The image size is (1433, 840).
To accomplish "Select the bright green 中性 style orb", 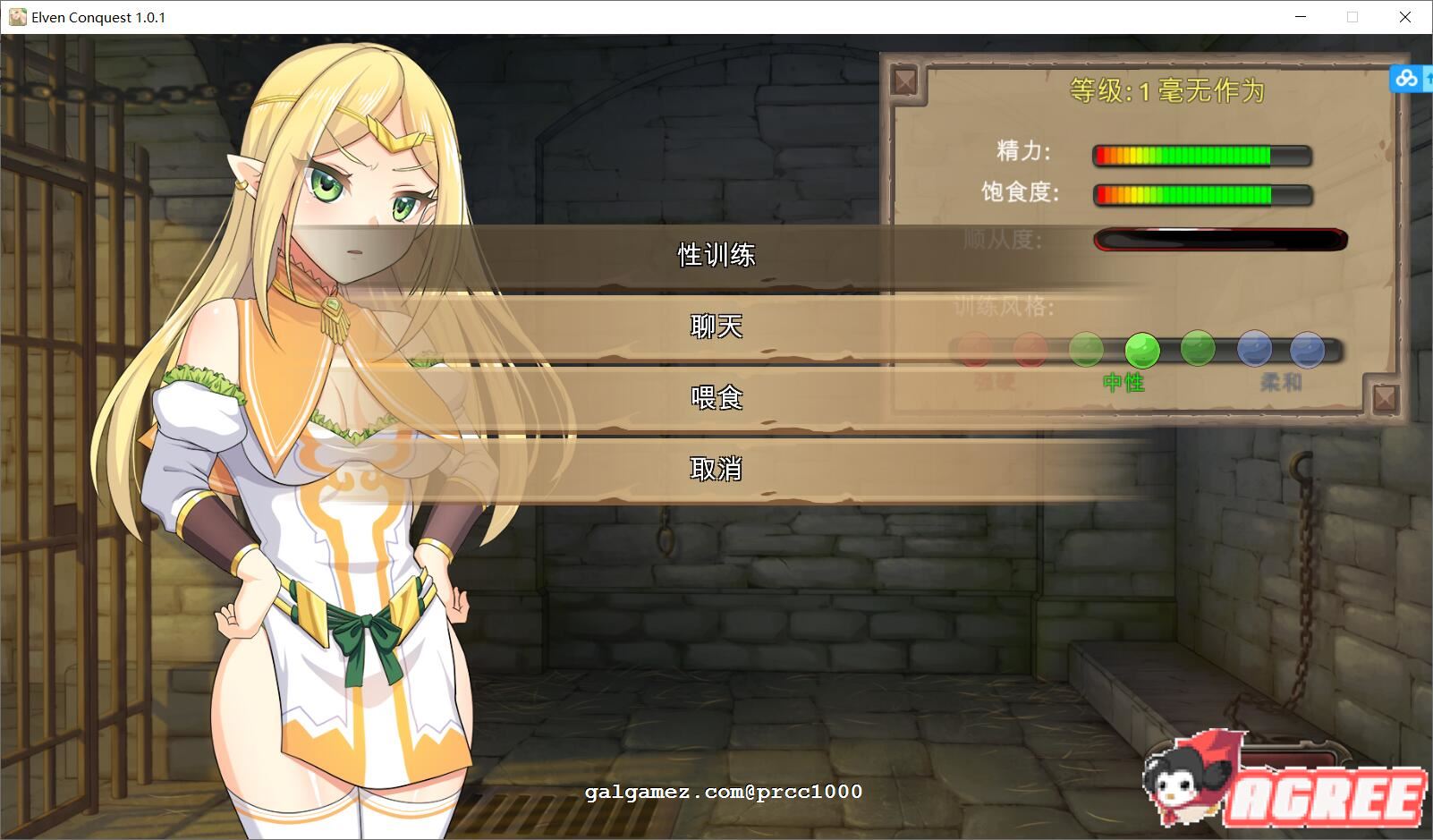I will click(x=1141, y=350).
